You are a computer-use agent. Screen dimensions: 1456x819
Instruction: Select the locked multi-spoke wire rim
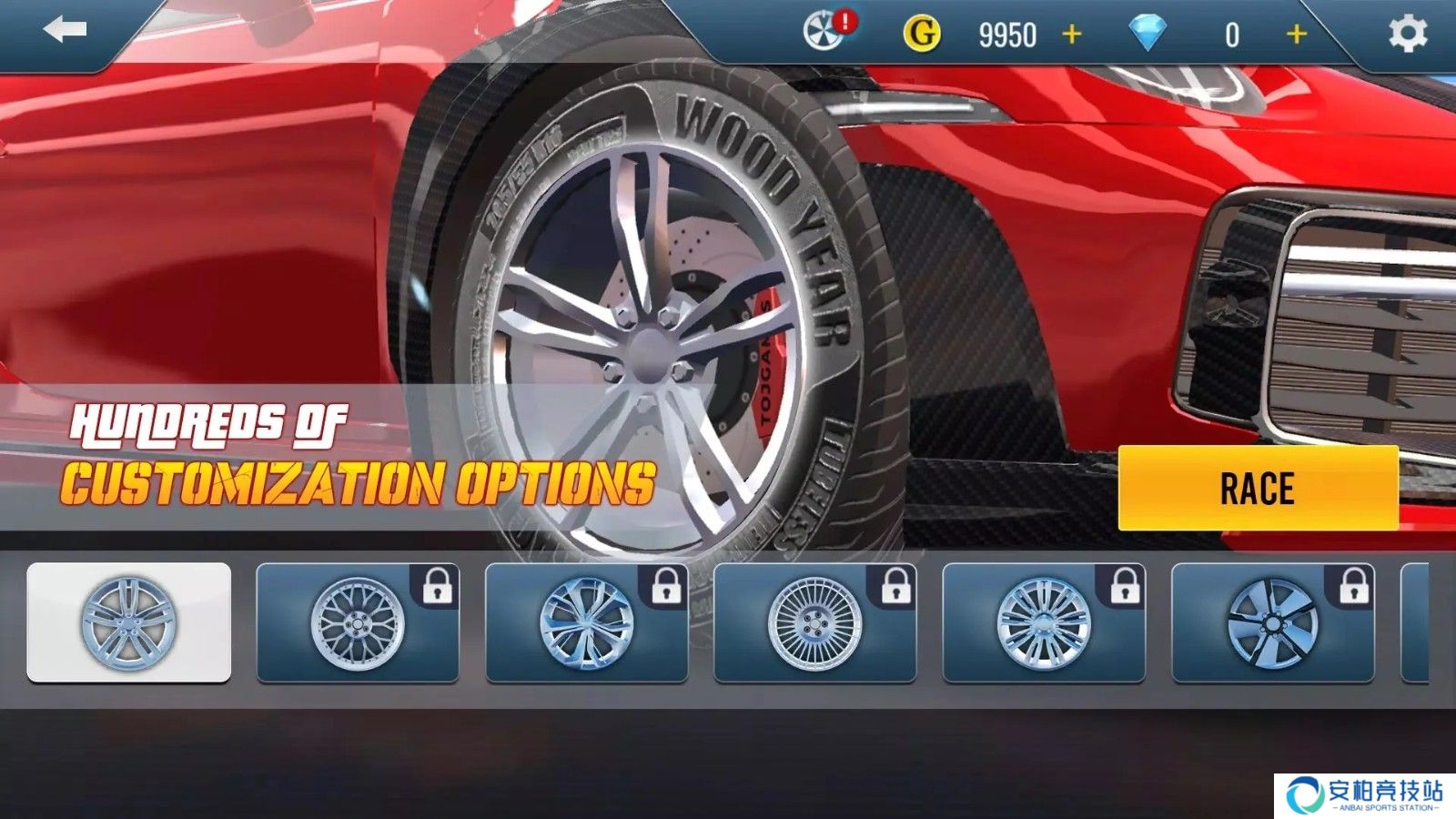pos(815,622)
